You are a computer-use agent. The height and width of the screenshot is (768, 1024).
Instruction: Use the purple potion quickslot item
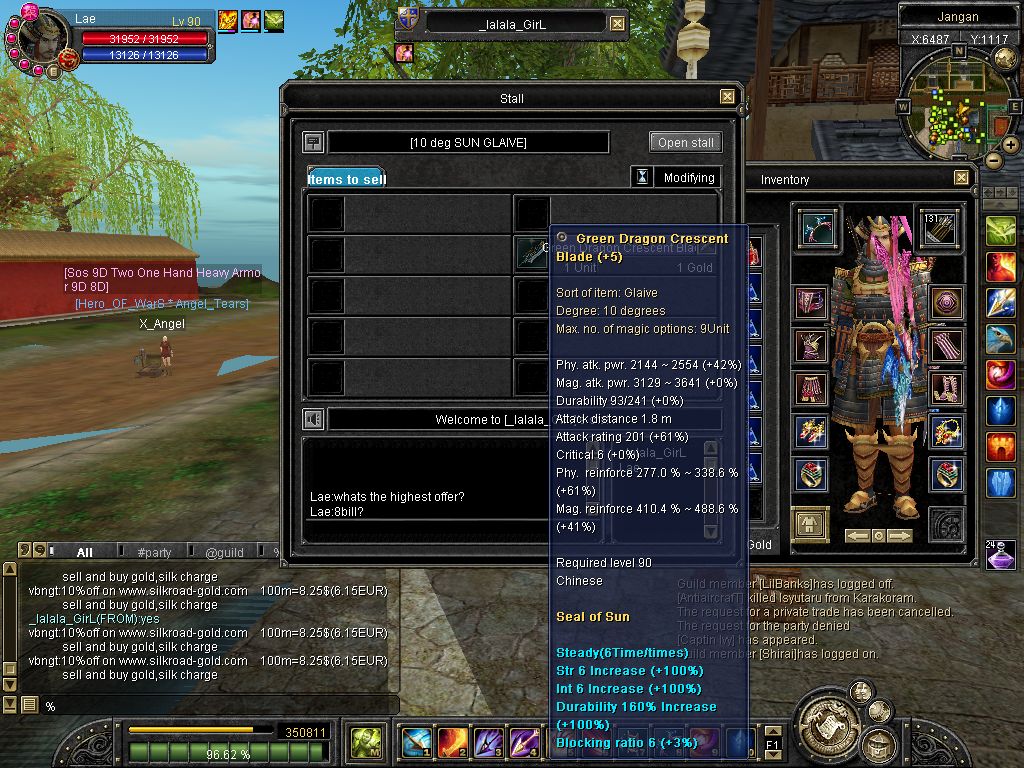point(1001,556)
